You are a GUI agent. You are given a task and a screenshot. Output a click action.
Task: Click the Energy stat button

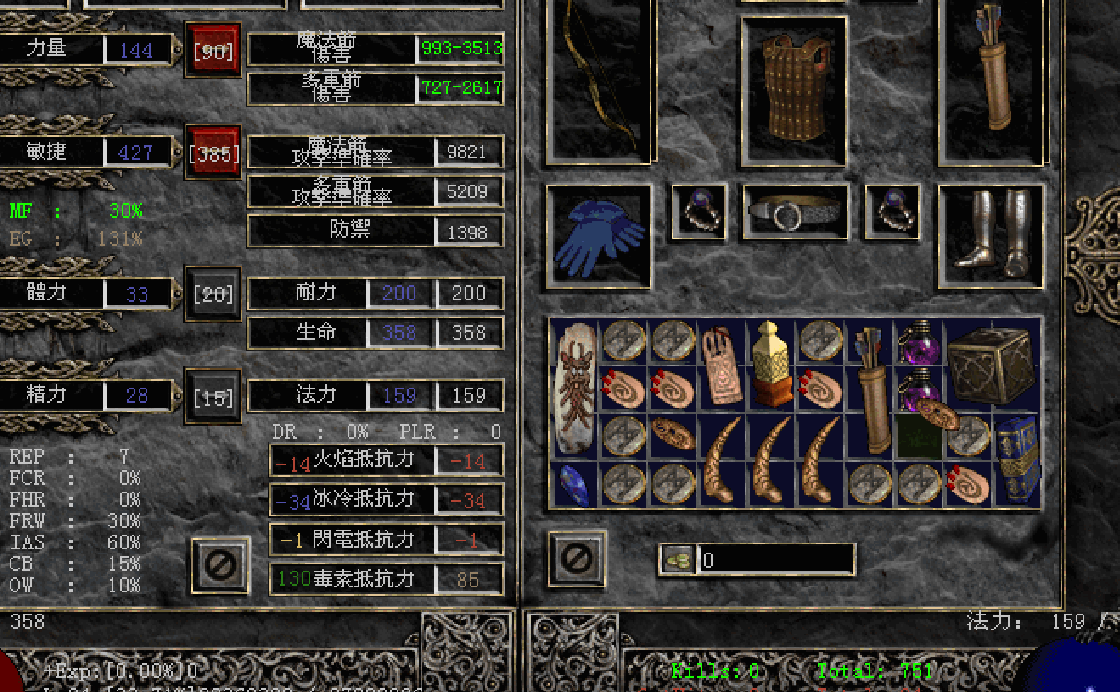tap(213, 397)
